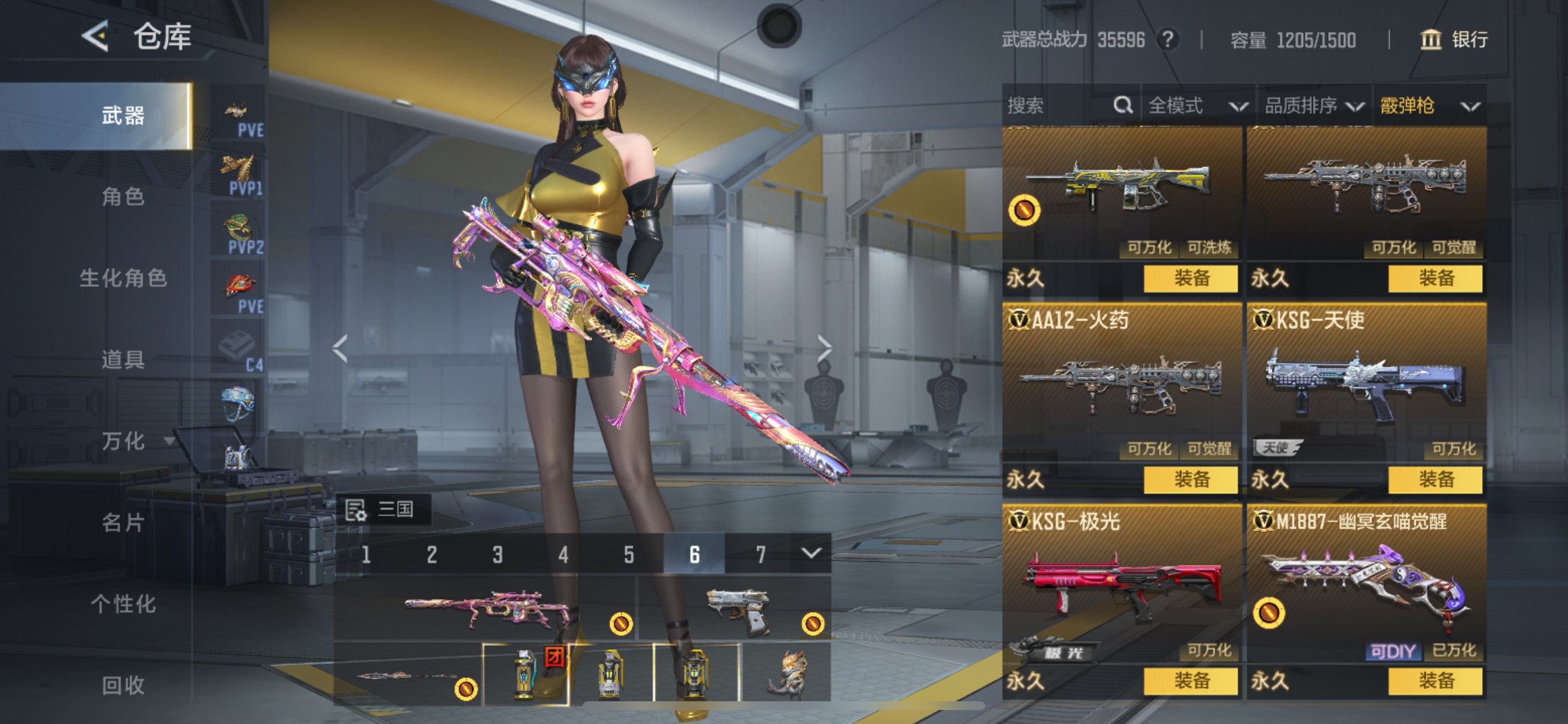Switch to loadout bag 3

click(498, 554)
